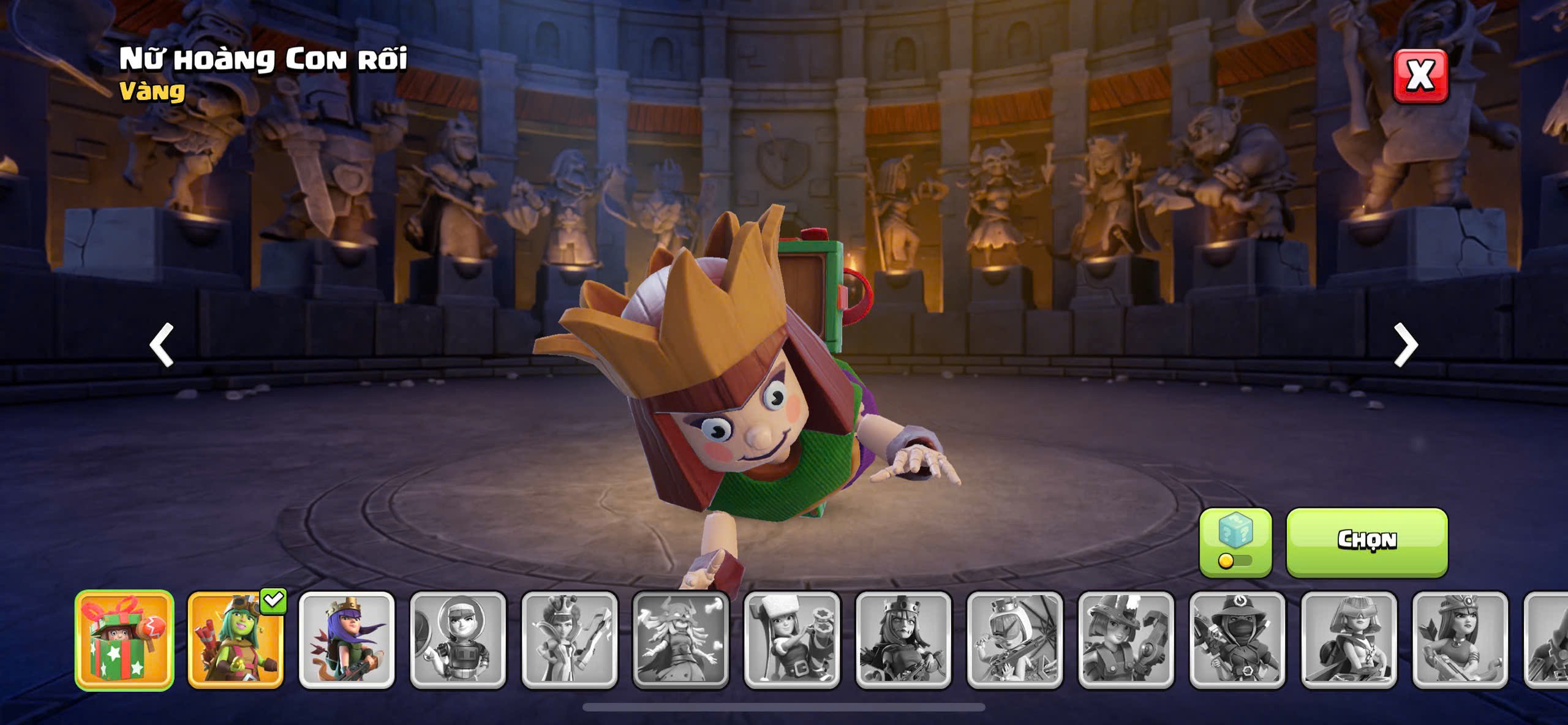Toggle the random skin cube switch
This screenshot has width=1568, height=725.
point(1235,543)
